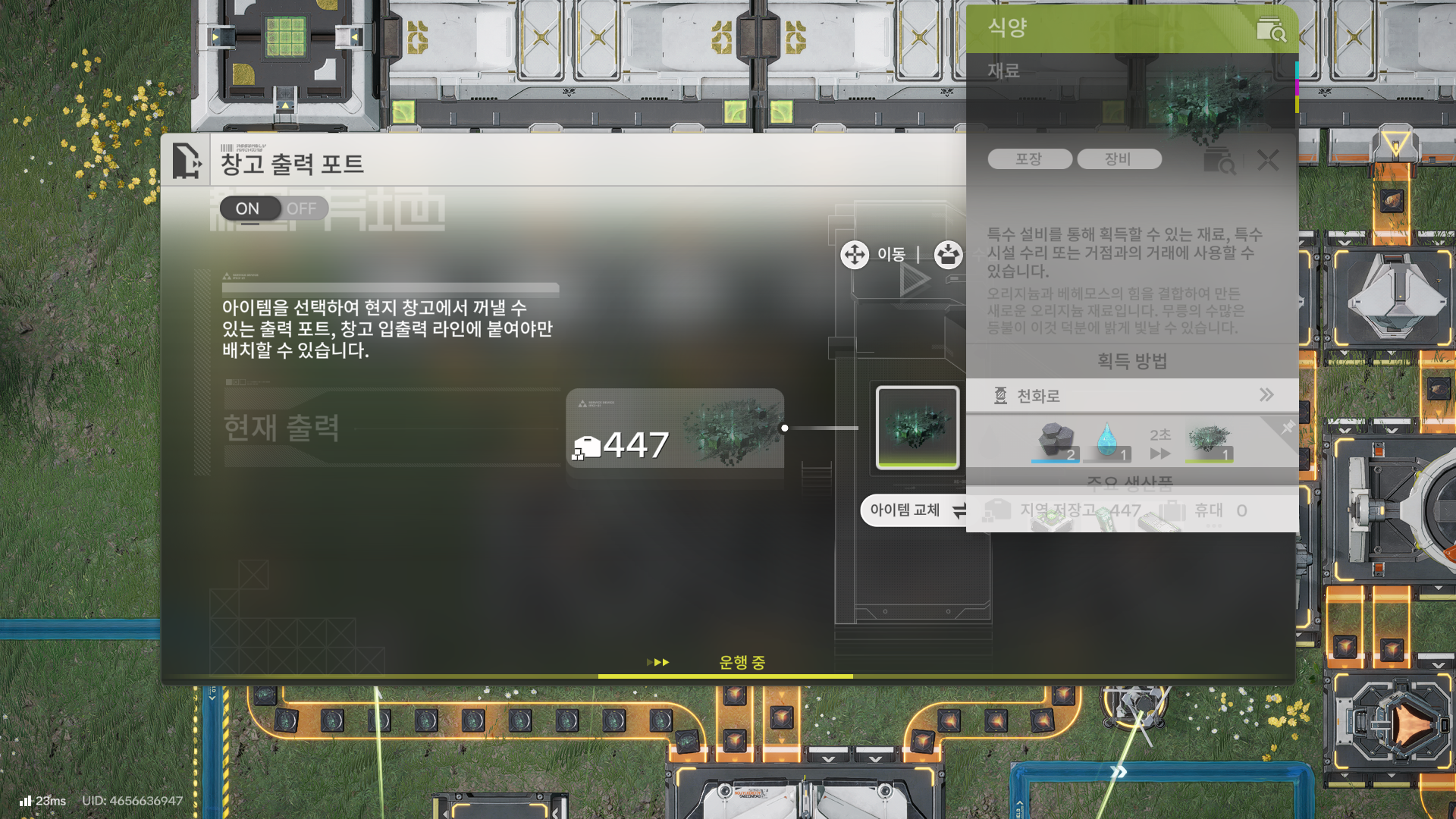Viewport: 1456px width, 819px height.
Task: Select the stone ingredient icon in the recipe
Action: pyautogui.click(x=1056, y=438)
